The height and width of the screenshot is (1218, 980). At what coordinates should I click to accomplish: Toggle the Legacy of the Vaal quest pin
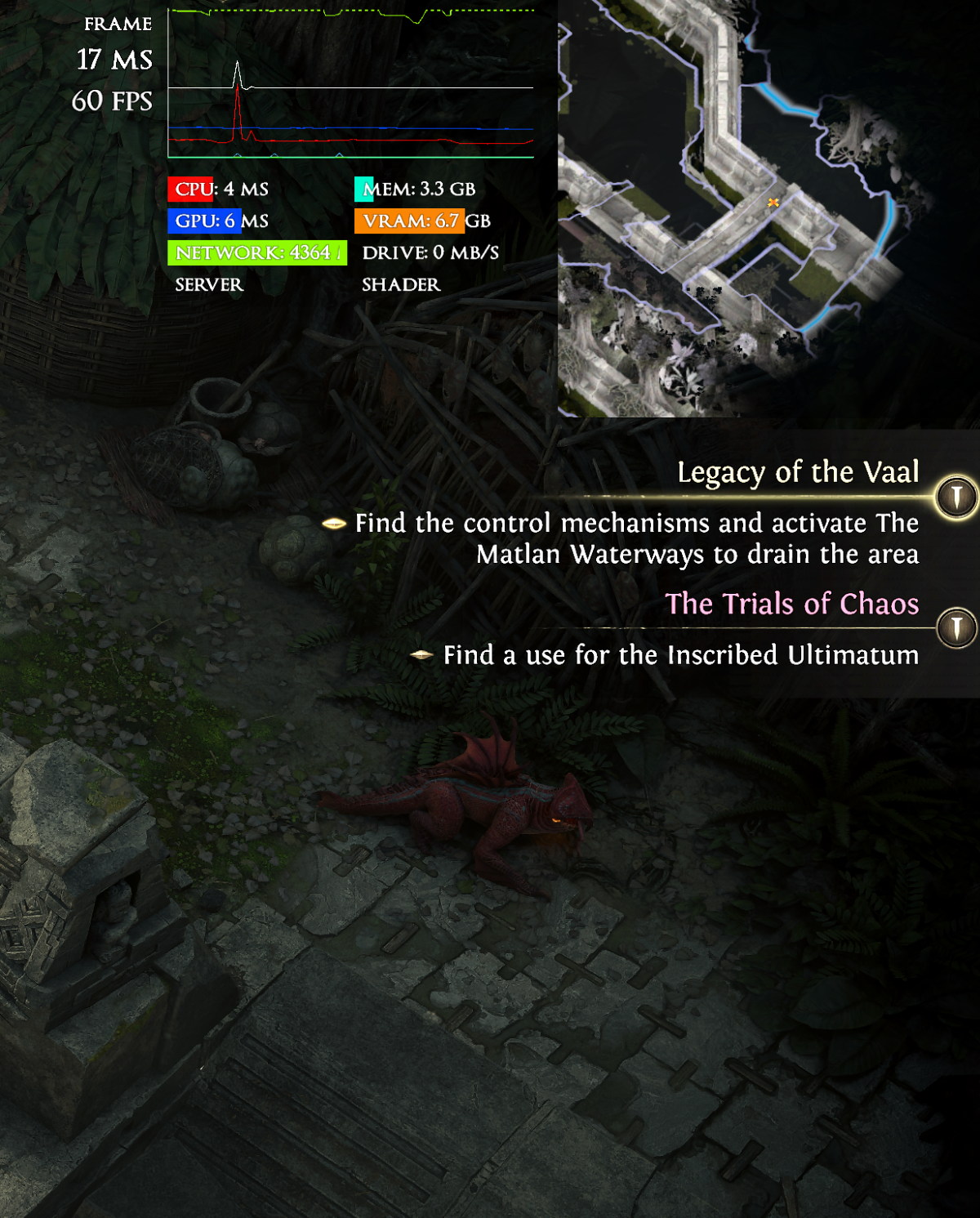pos(956,497)
